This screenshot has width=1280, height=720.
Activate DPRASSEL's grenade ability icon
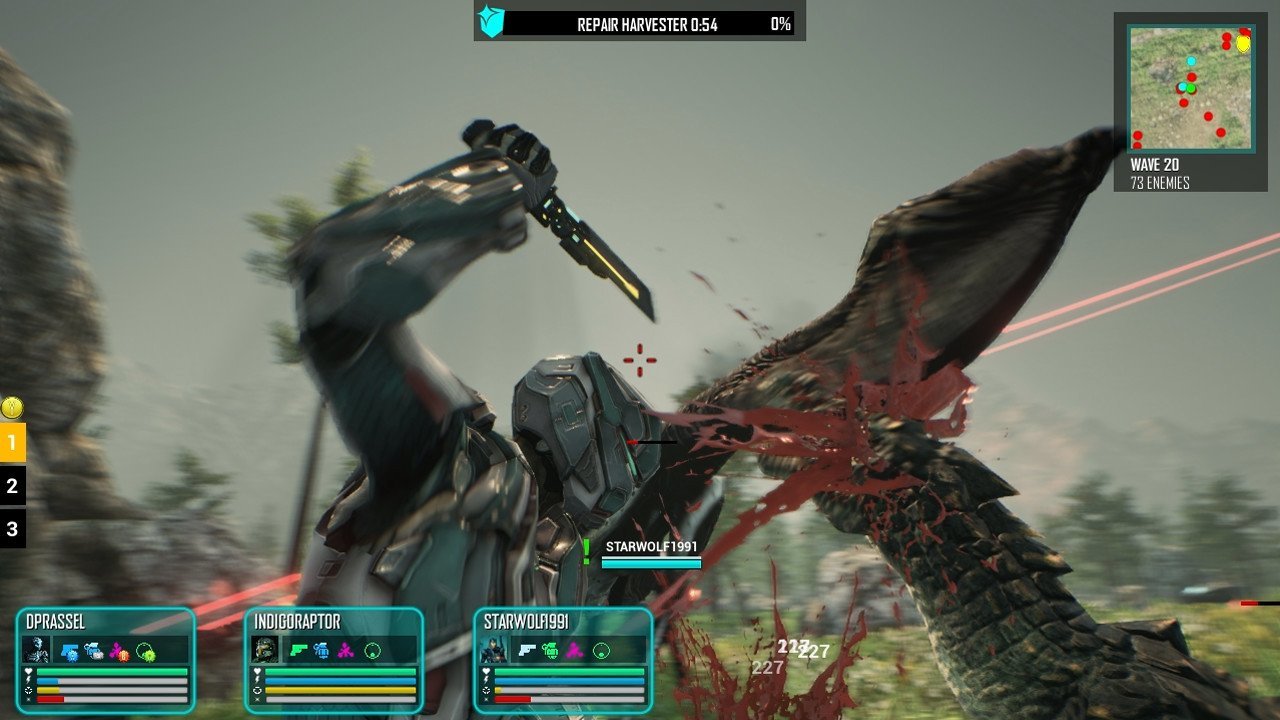click(95, 651)
